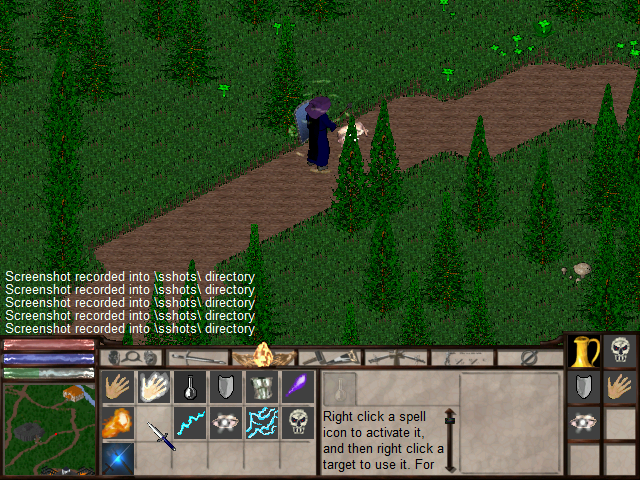Choose the silver armor spell icon
The width and height of the screenshot is (640, 480).
coord(261,387)
